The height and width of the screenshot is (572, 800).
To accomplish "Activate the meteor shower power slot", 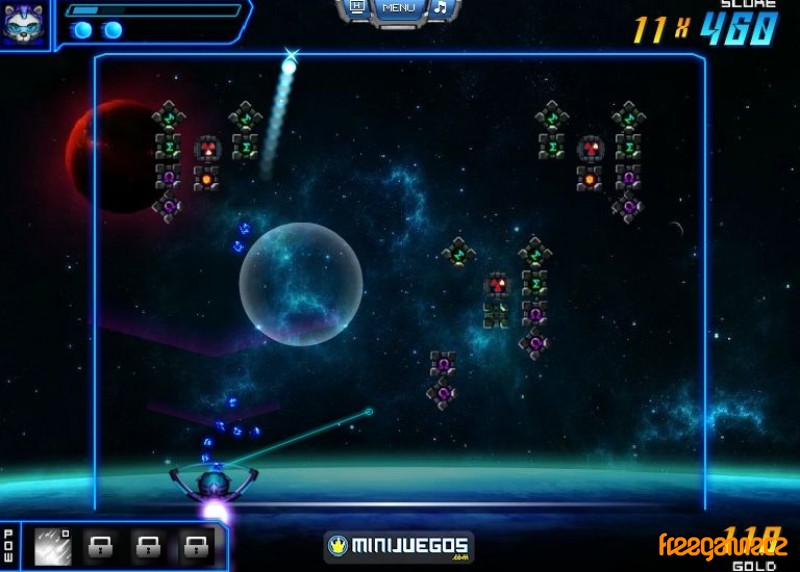I will pyautogui.click(x=52, y=546).
